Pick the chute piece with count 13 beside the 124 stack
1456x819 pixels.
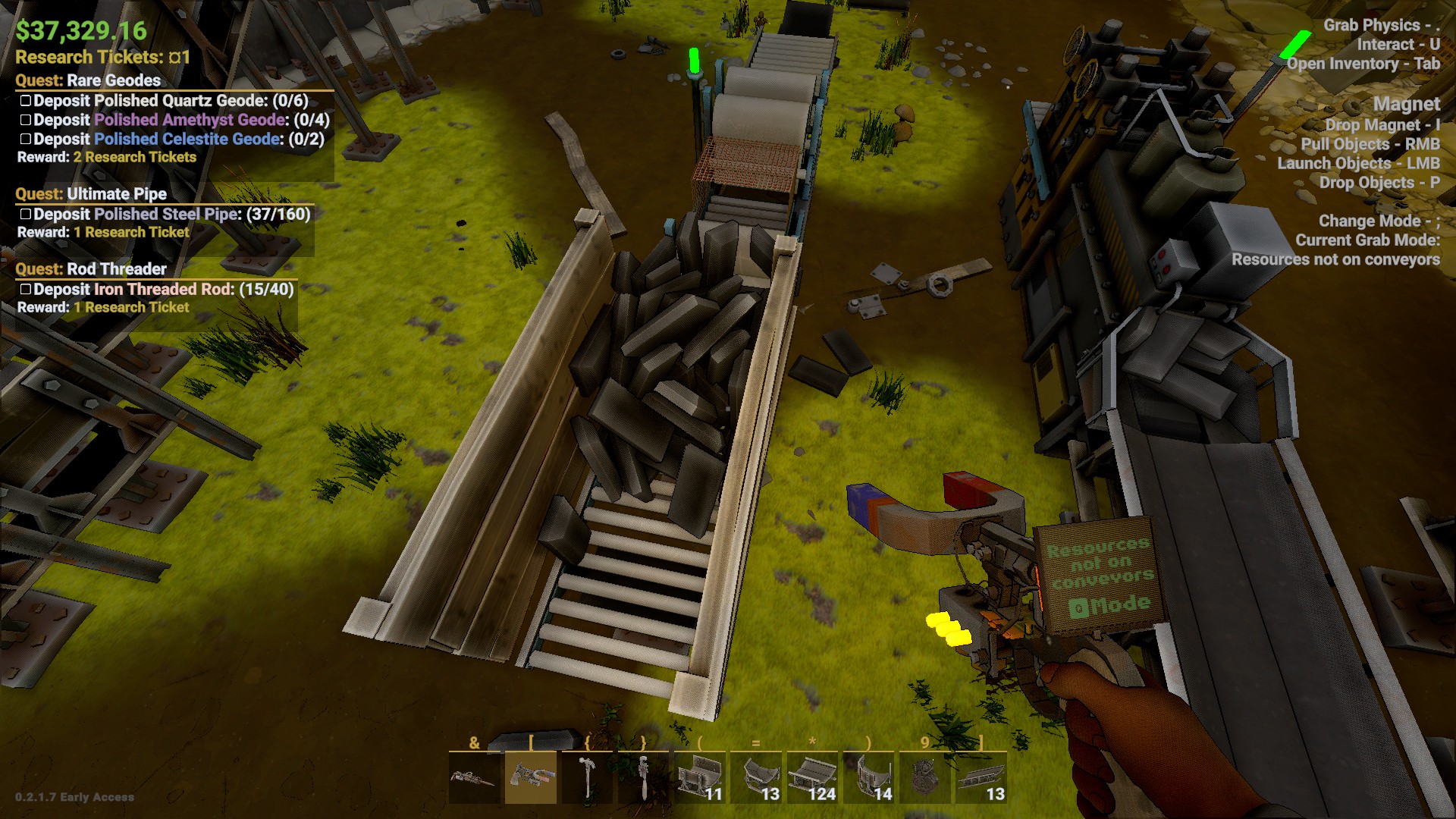tap(755, 777)
